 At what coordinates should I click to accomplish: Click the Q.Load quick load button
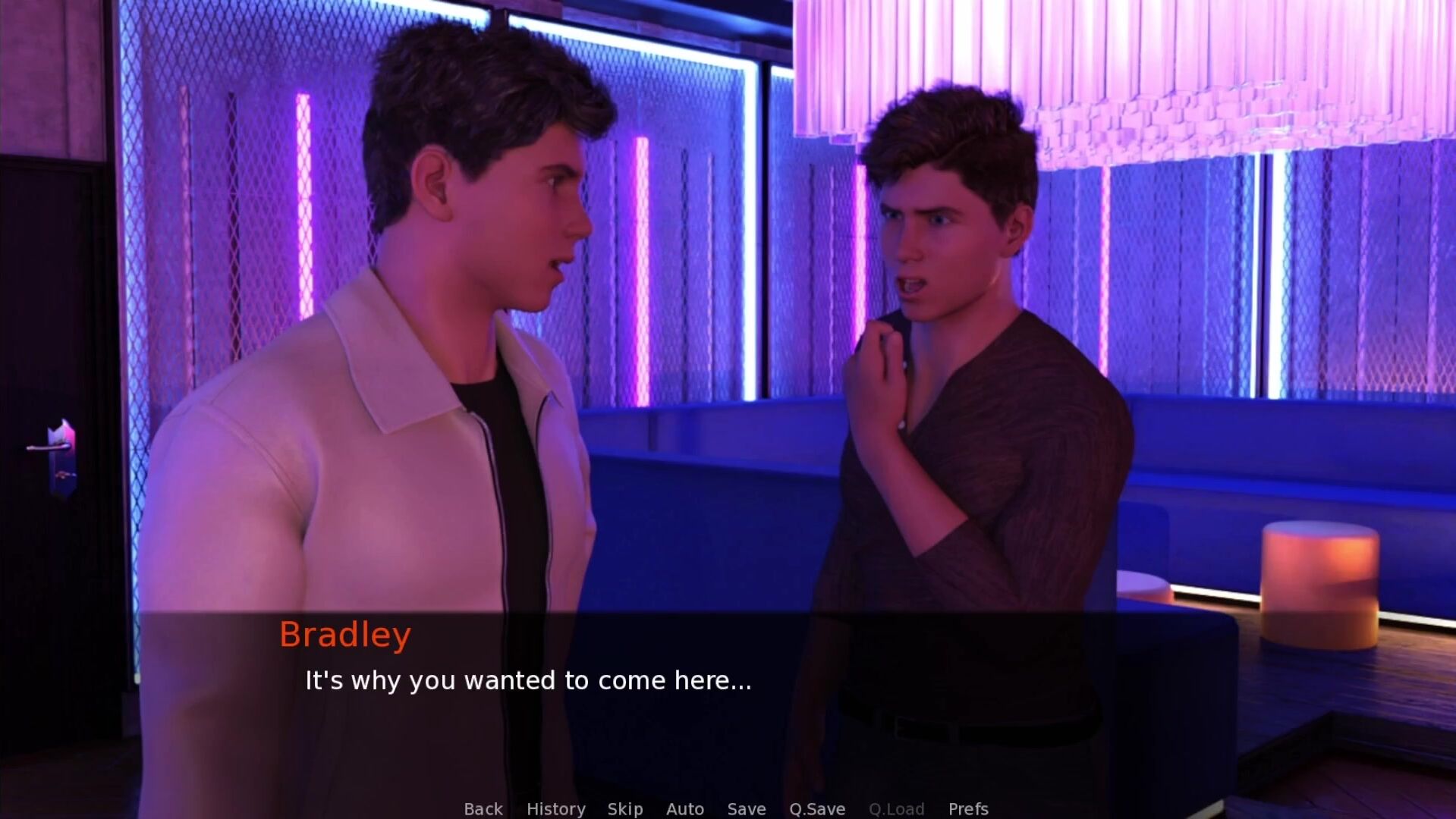point(896,809)
